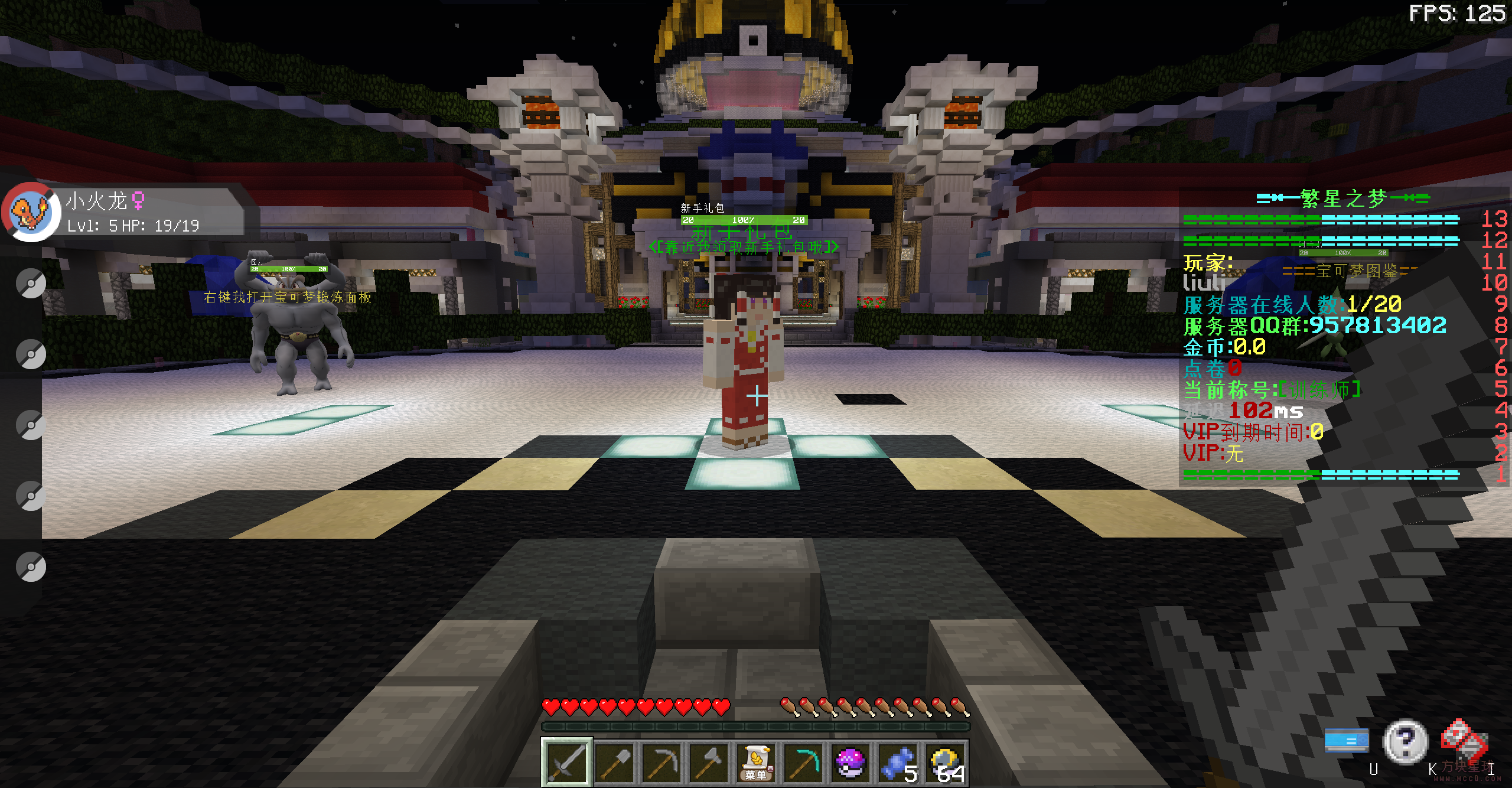1512x788 pixels.
Task: Open the 菜单 menu scroll item
Action: coord(756,763)
